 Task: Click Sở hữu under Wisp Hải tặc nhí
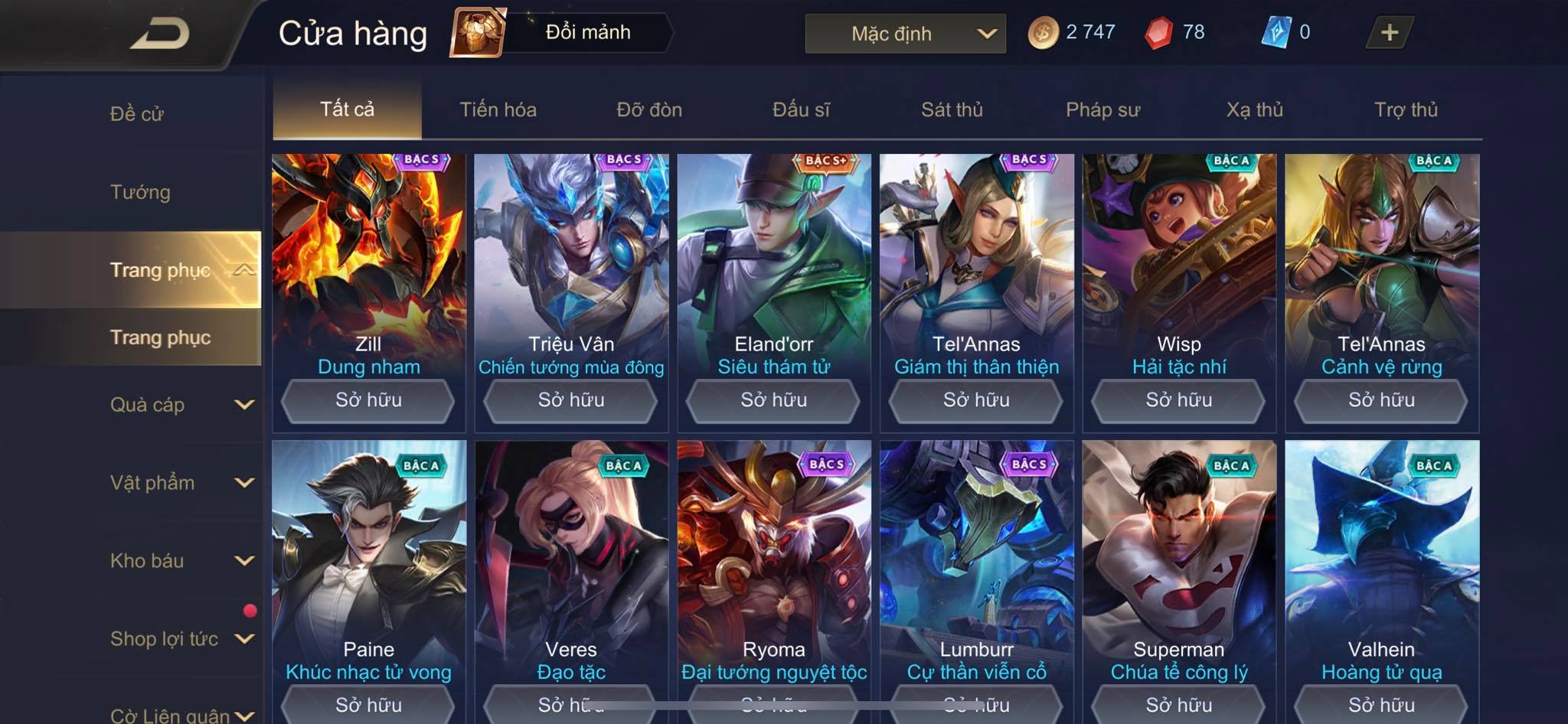1178,400
